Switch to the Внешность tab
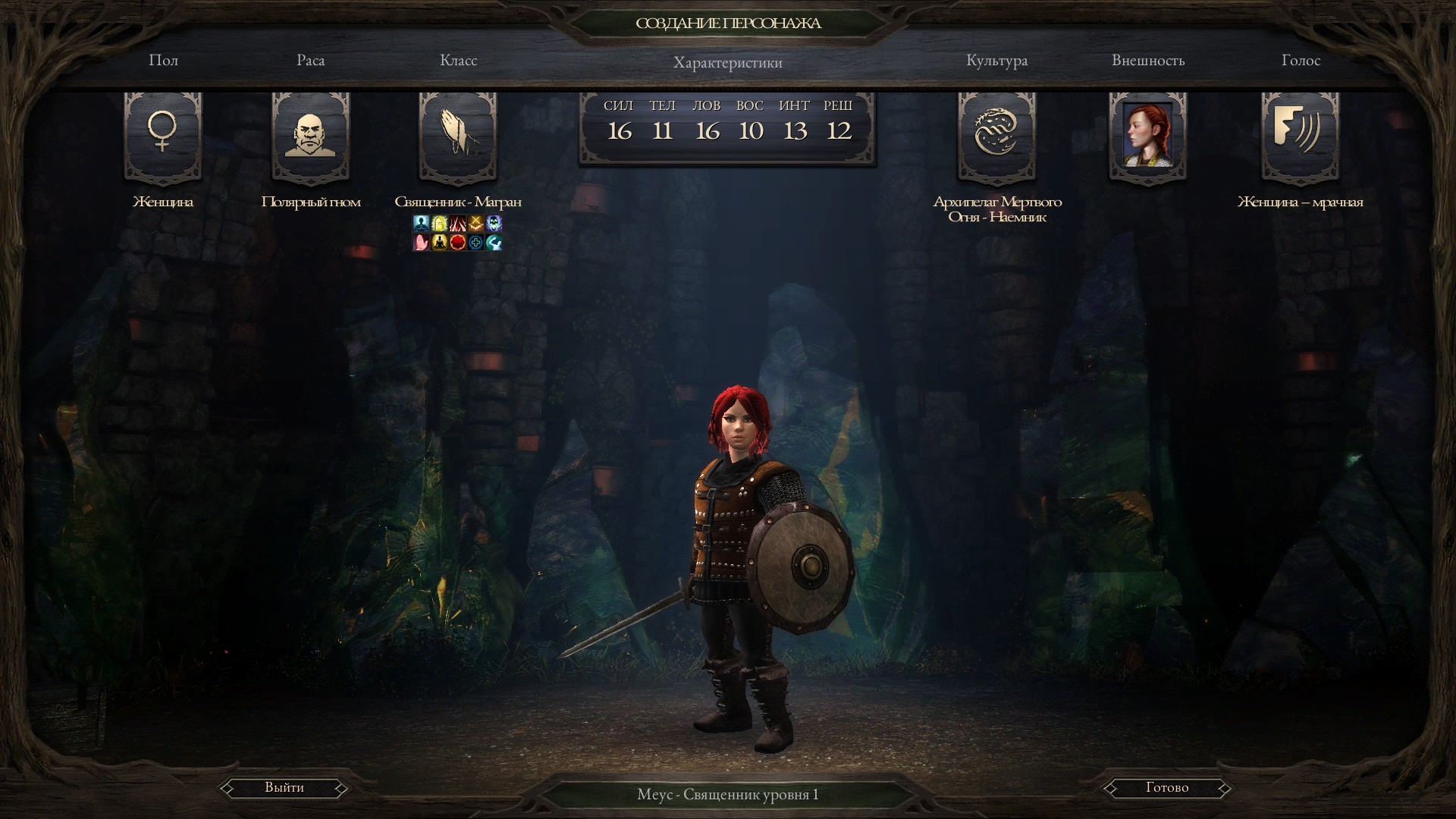Image resolution: width=1456 pixels, height=819 pixels. click(1147, 61)
